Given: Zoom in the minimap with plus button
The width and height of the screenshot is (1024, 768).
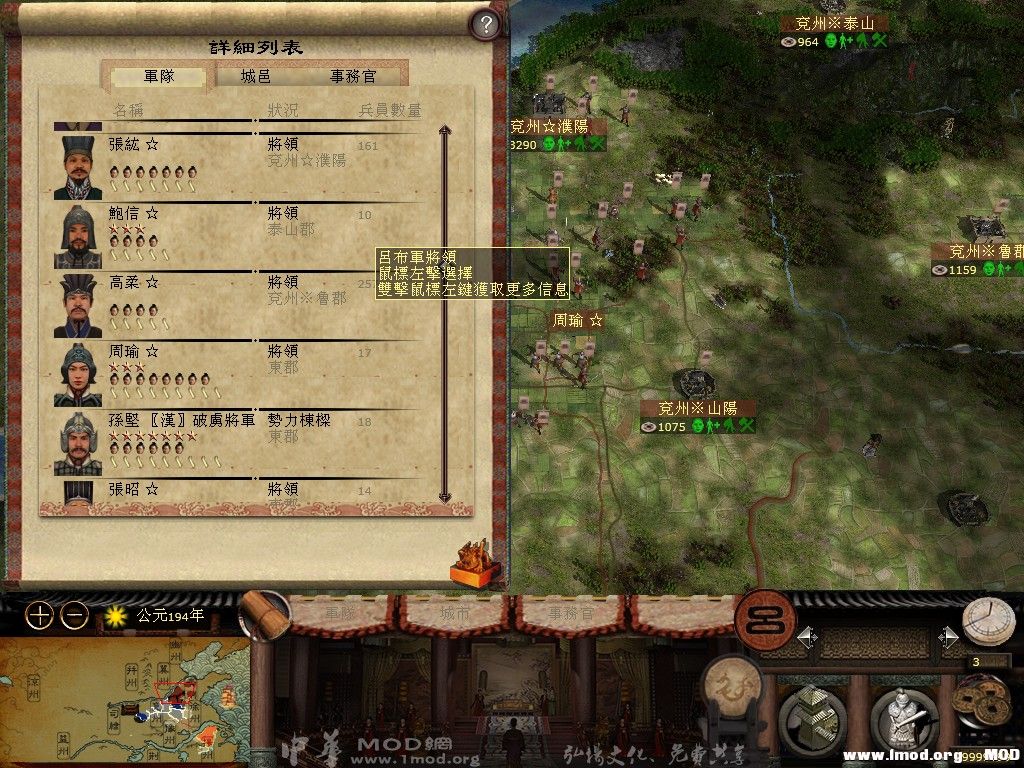Looking at the screenshot, I should 39,616.
